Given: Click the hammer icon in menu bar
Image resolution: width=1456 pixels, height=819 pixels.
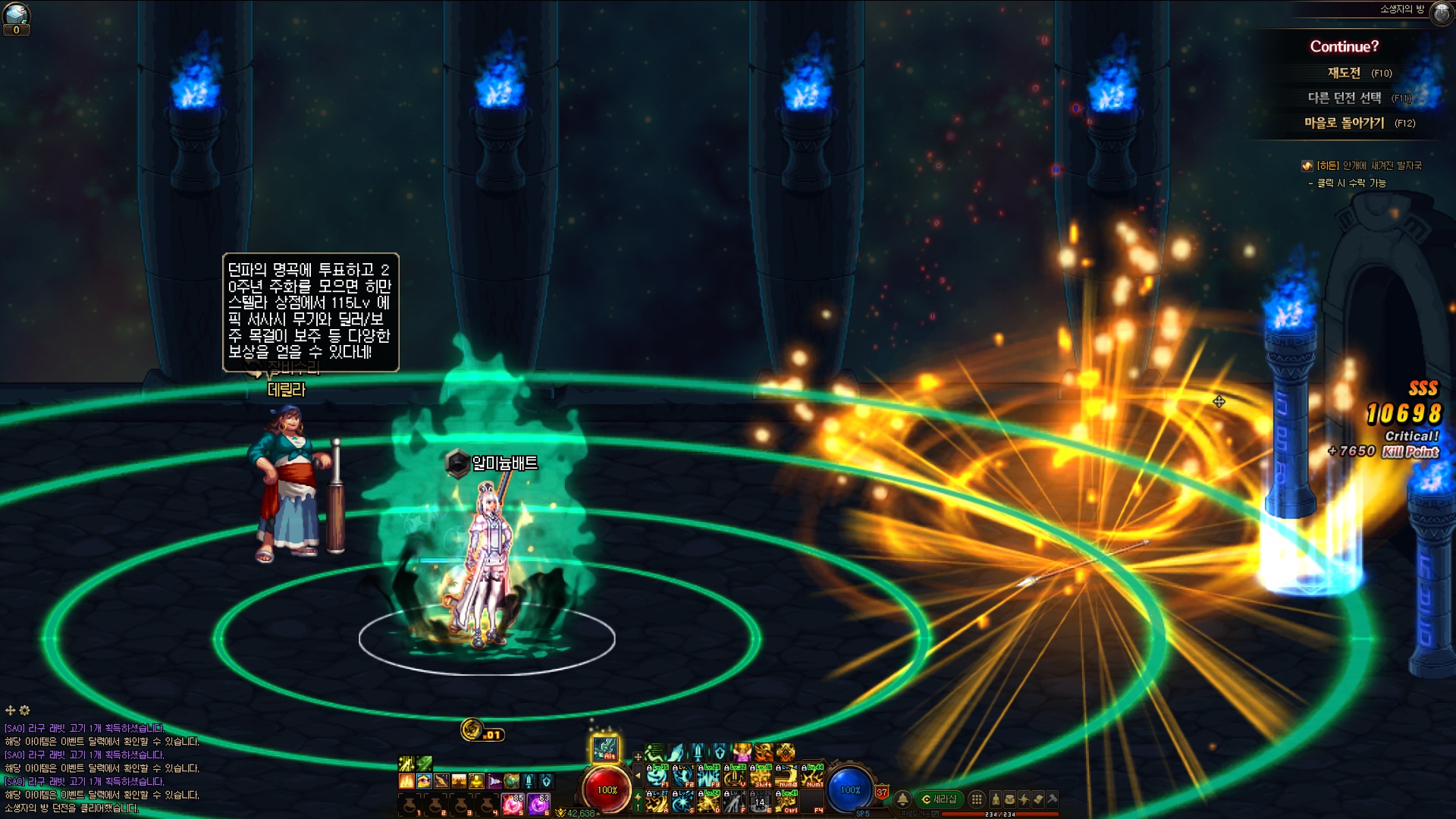Looking at the screenshot, I should coord(1053,798).
